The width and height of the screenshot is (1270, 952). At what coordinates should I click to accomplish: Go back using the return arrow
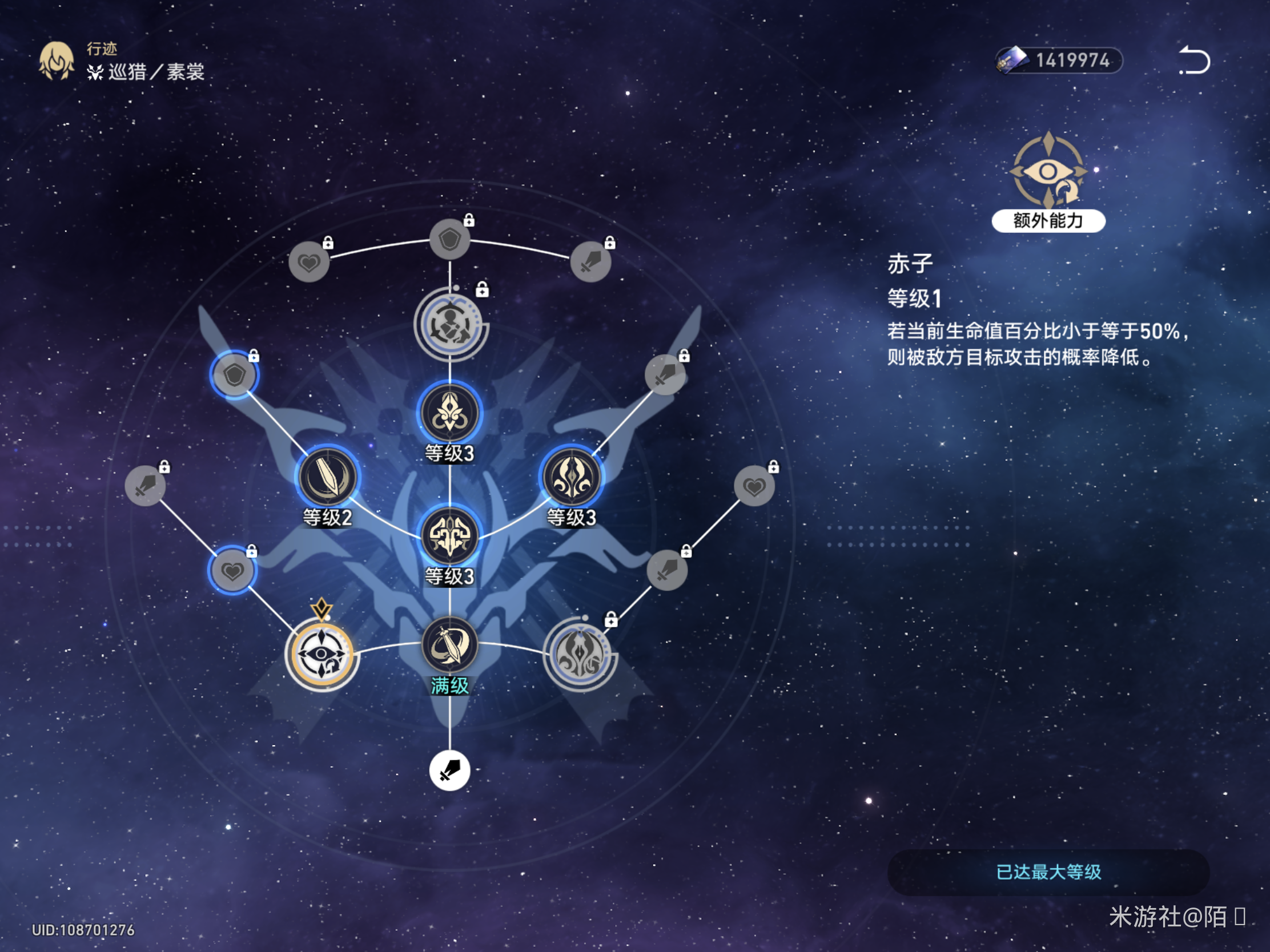1194,60
